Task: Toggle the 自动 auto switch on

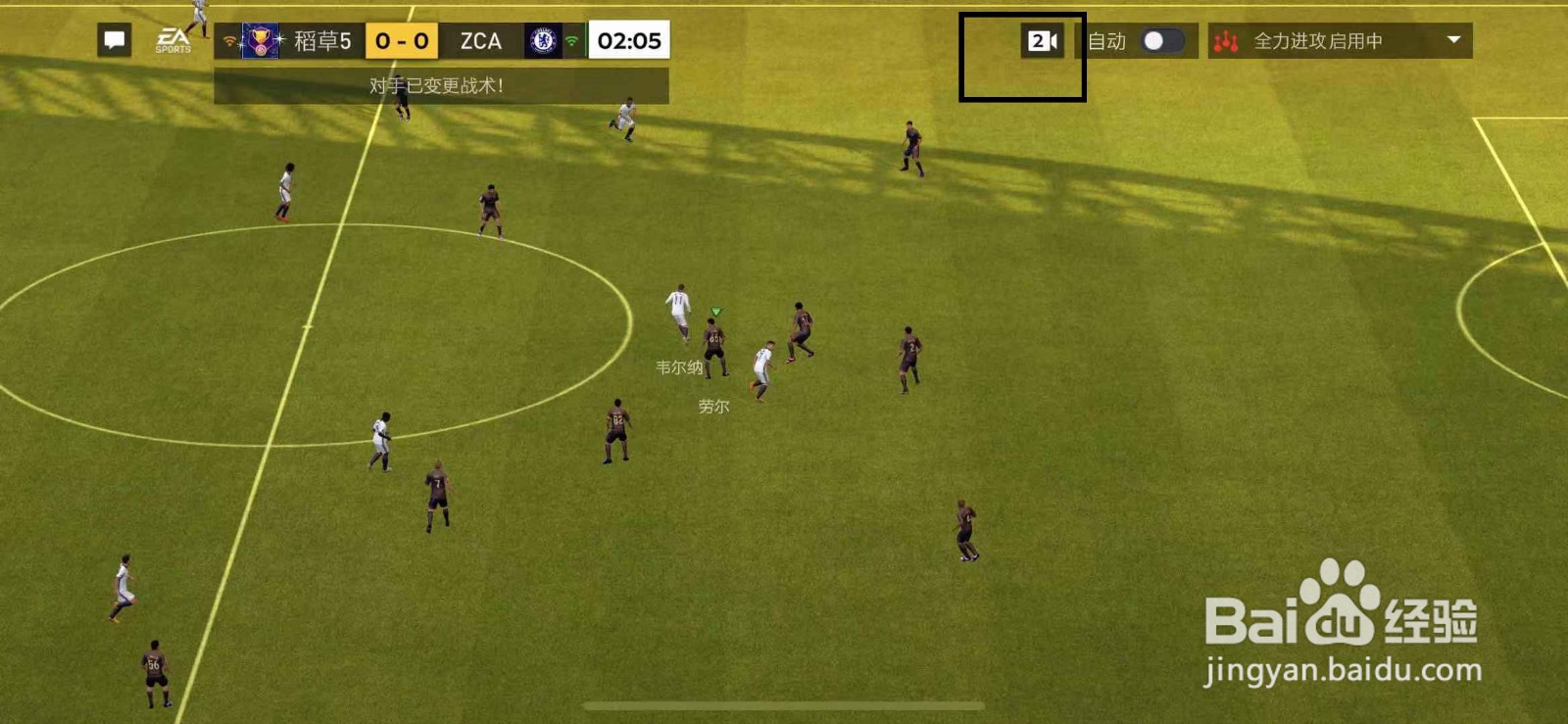Action: pos(1160,41)
